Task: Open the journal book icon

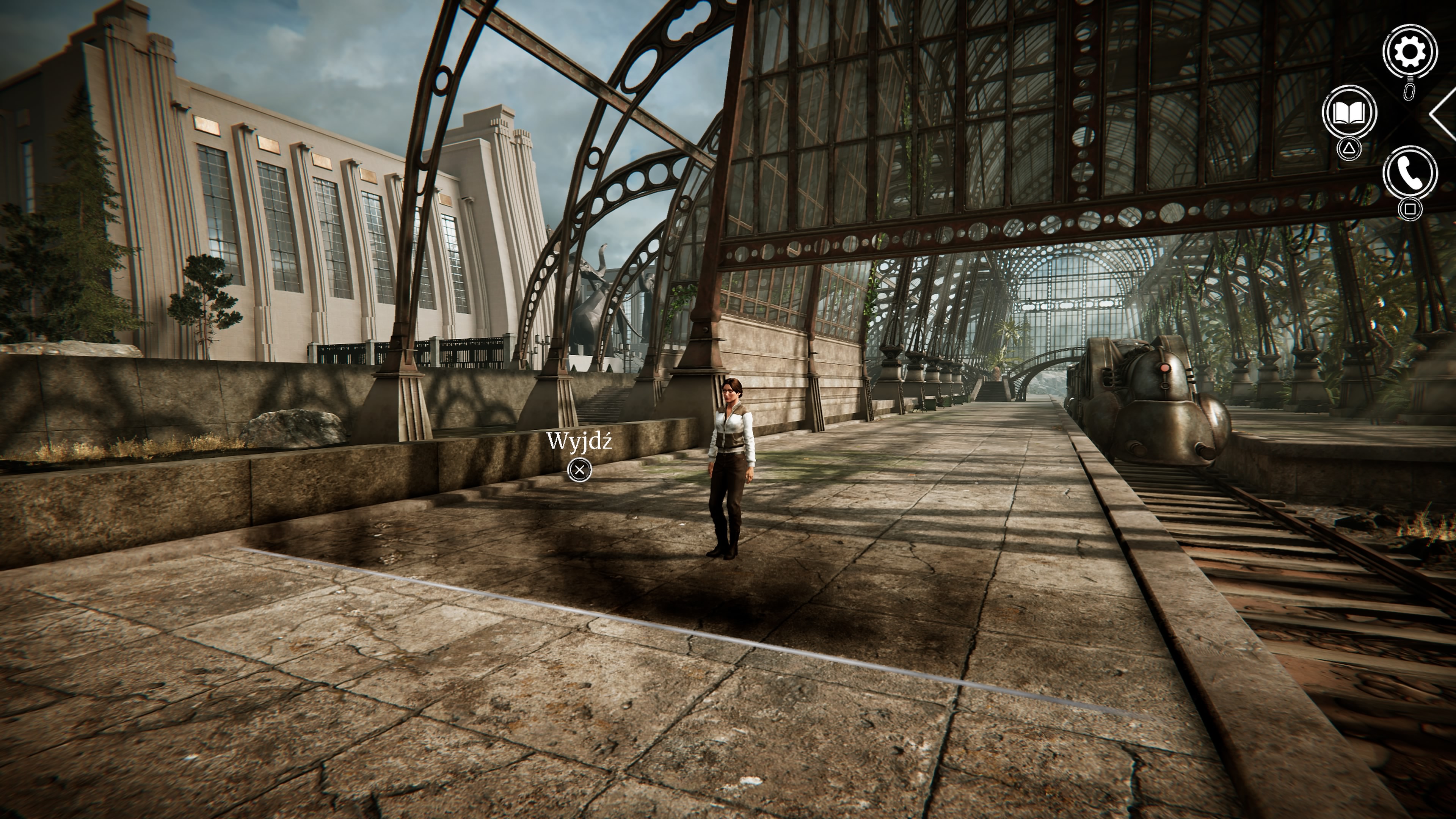Action: point(1349,113)
